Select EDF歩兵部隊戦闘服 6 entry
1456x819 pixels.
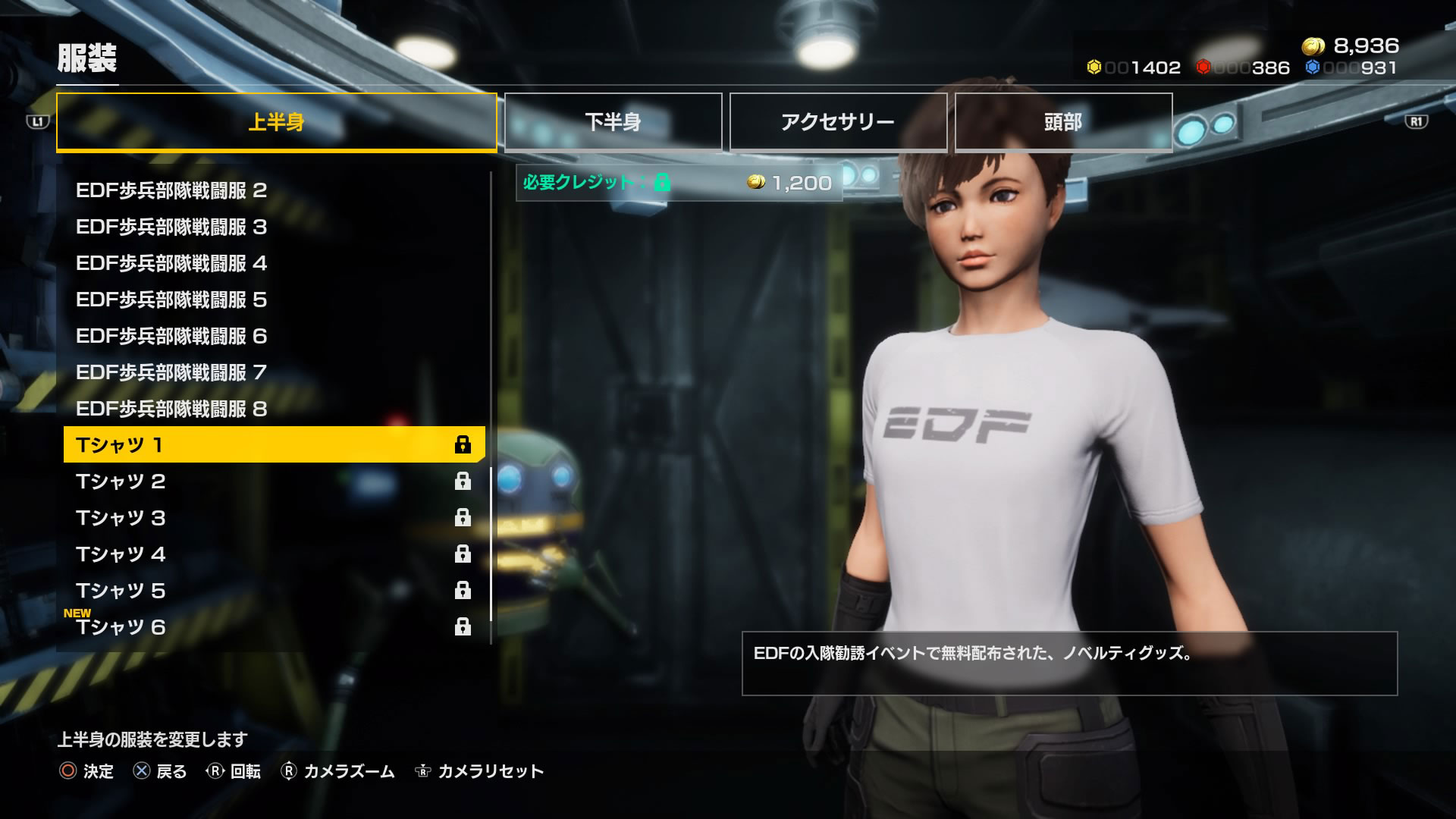coord(273,336)
